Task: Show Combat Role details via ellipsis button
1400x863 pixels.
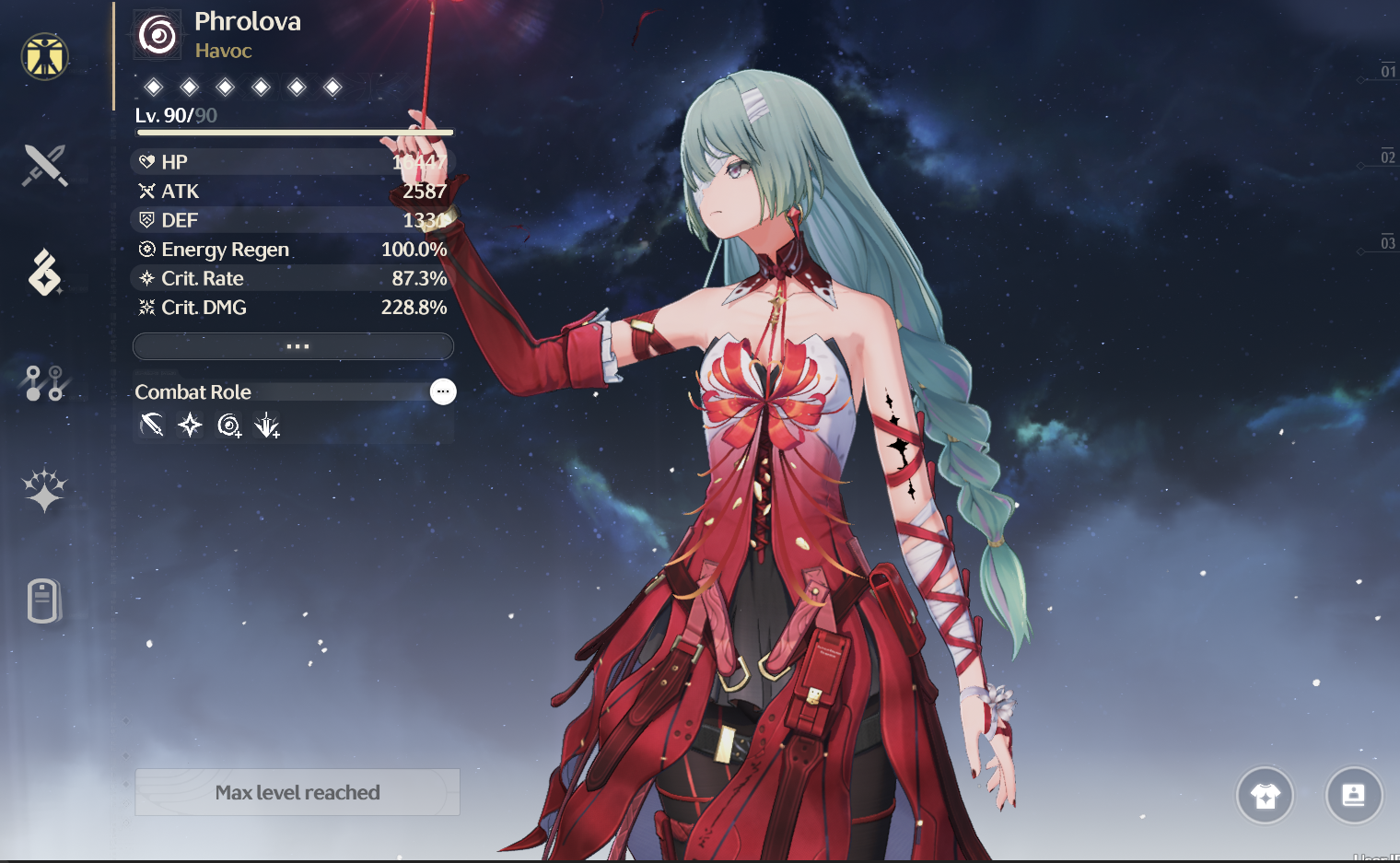Action: coord(443,391)
